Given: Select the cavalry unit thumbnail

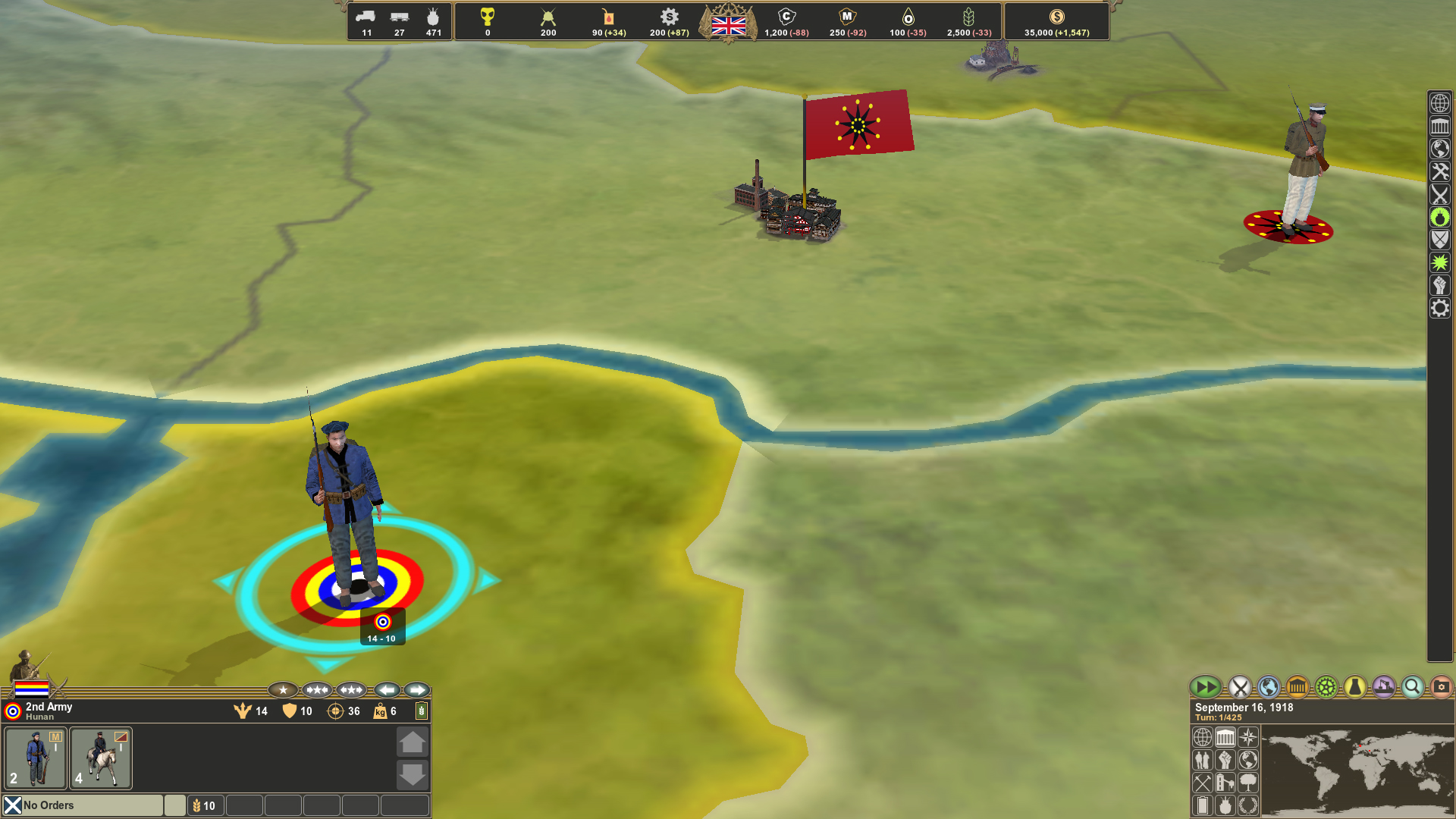Looking at the screenshot, I should tap(101, 758).
